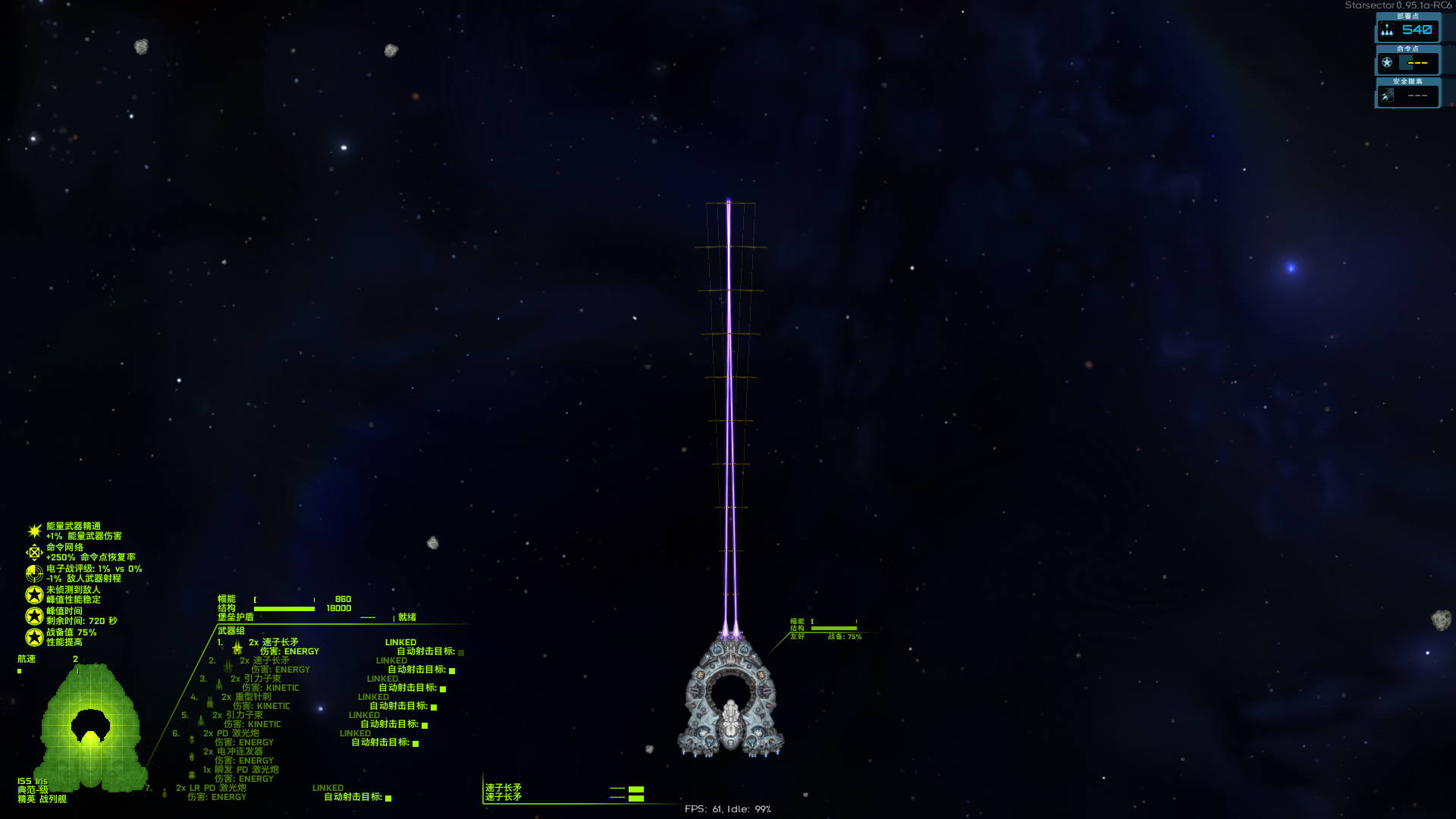The height and width of the screenshot is (819, 1456).
Task: Click the 部署点 deployment points icon
Action: [x=1388, y=30]
